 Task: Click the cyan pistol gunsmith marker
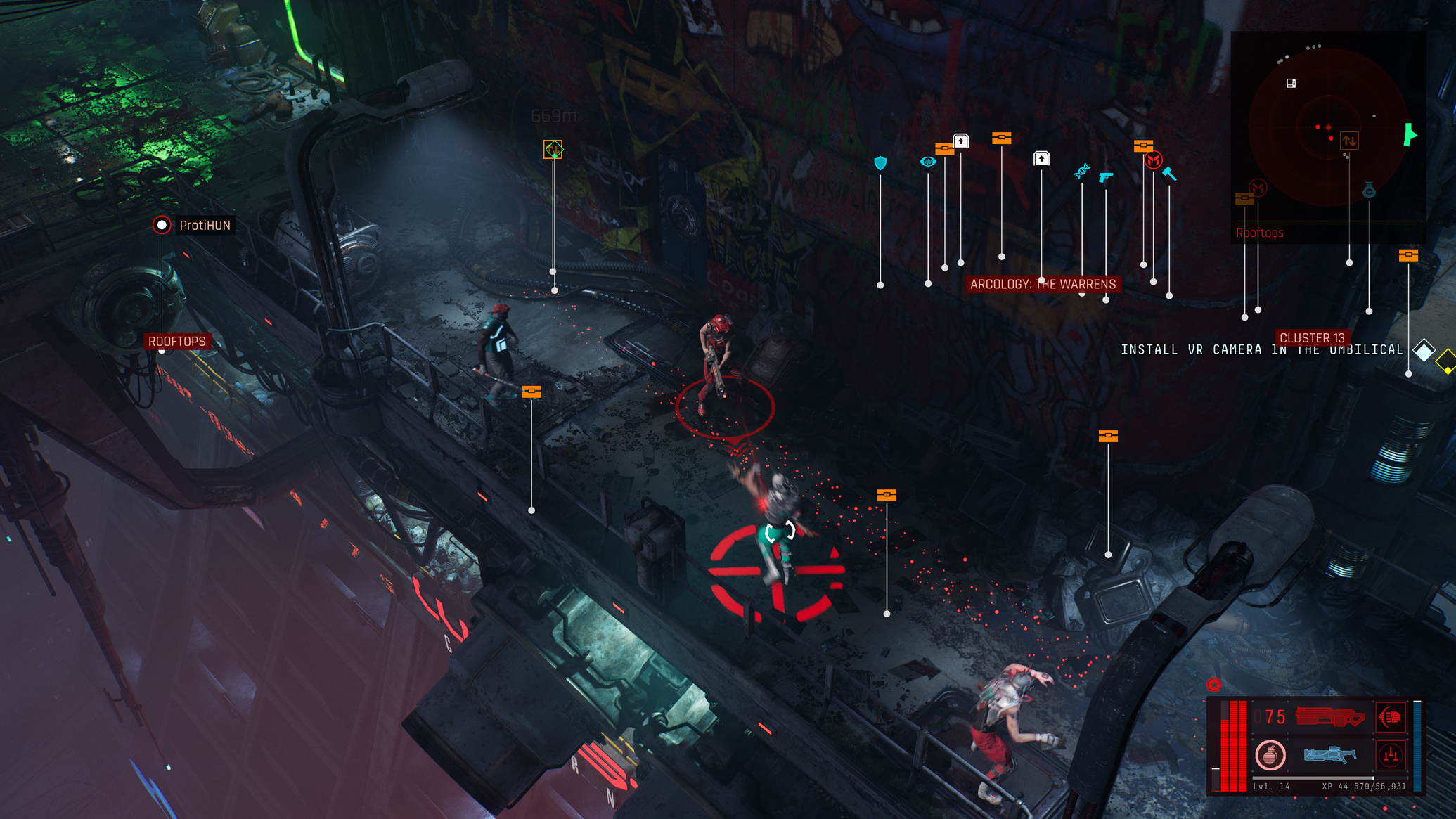[x=1106, y=176]
